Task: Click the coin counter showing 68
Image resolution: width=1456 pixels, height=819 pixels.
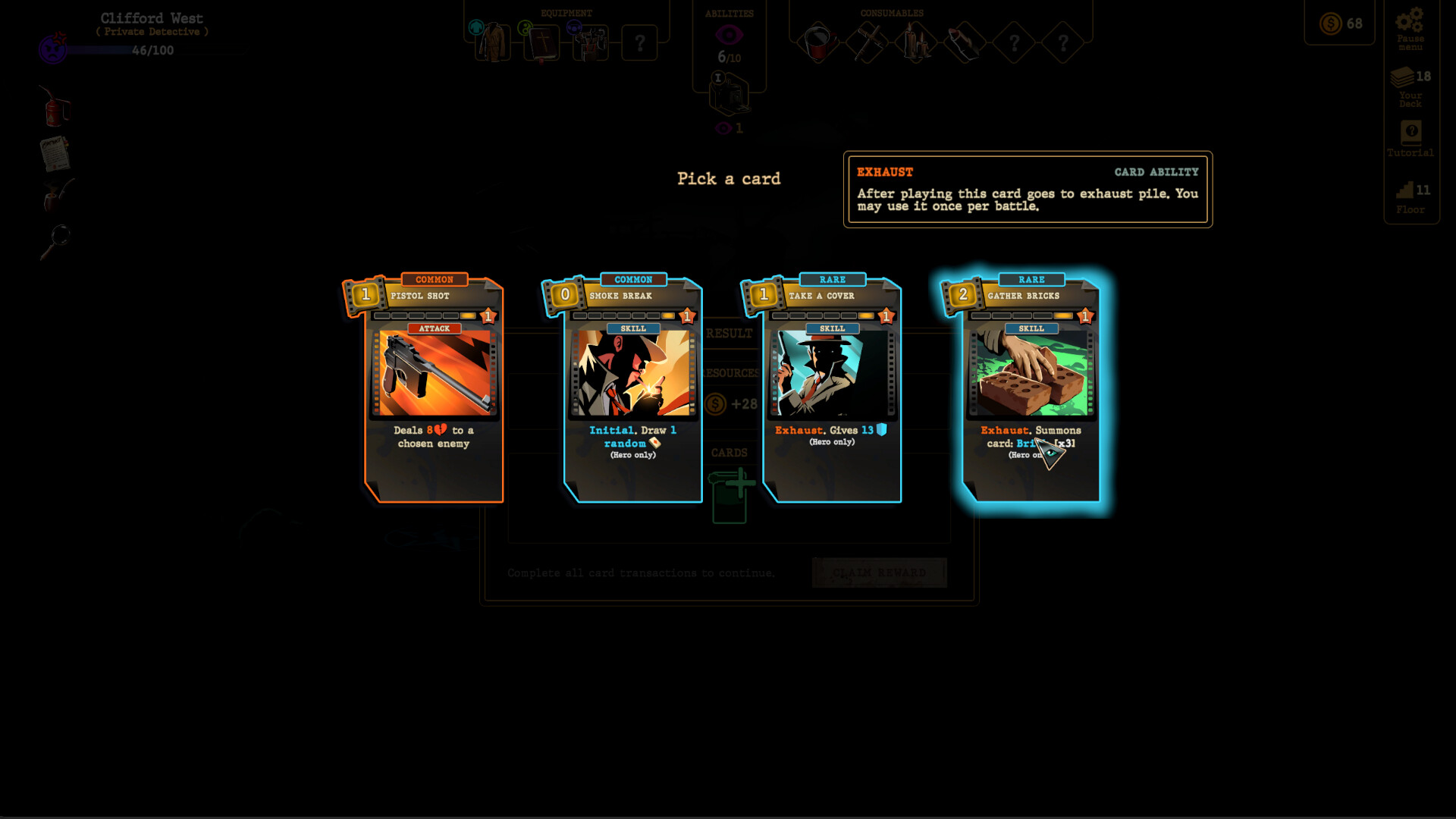Action: 1339,24
